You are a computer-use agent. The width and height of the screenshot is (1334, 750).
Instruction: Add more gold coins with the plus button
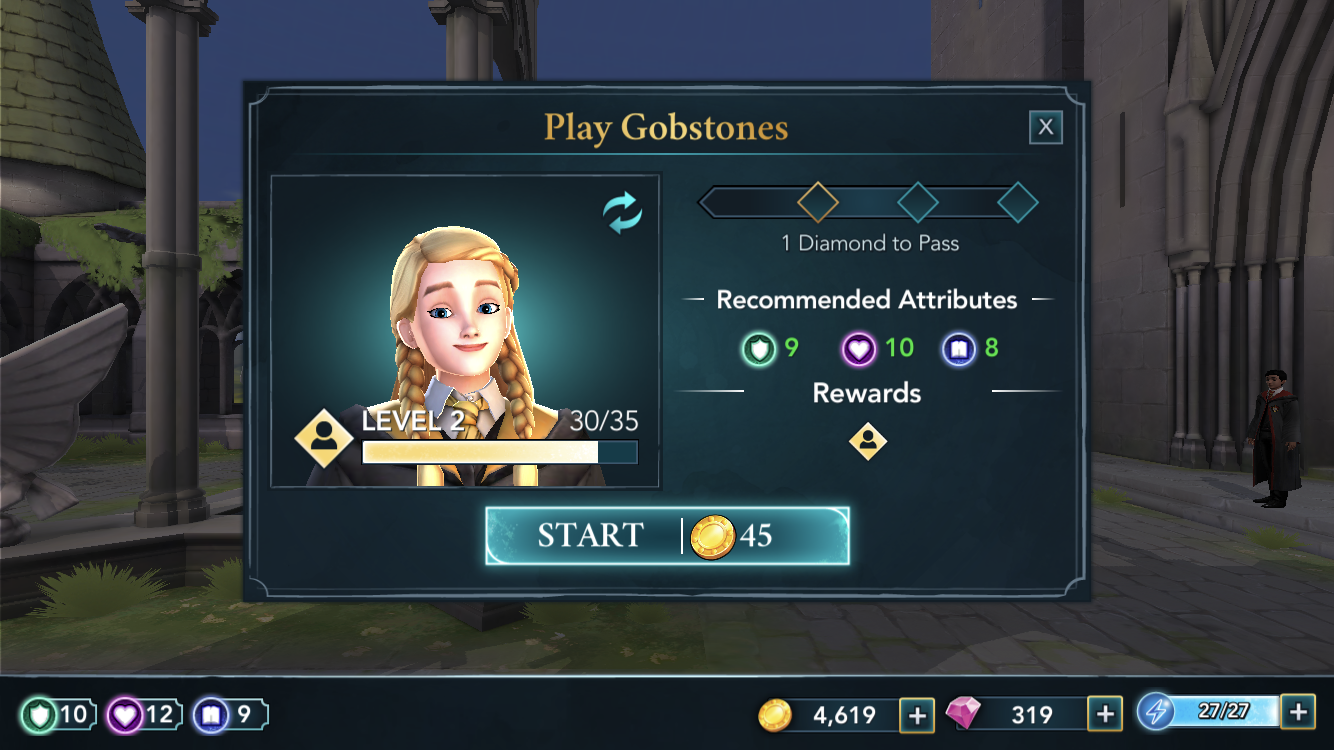click(917, 714)
